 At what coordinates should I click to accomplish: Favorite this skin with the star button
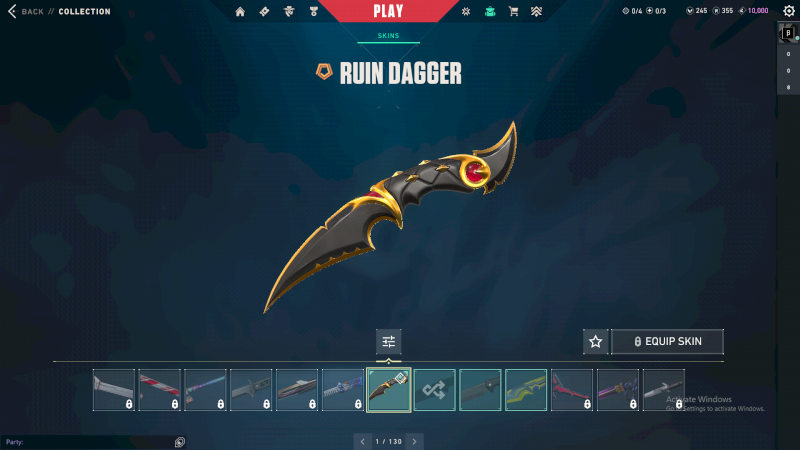click(x=595, y=342)
